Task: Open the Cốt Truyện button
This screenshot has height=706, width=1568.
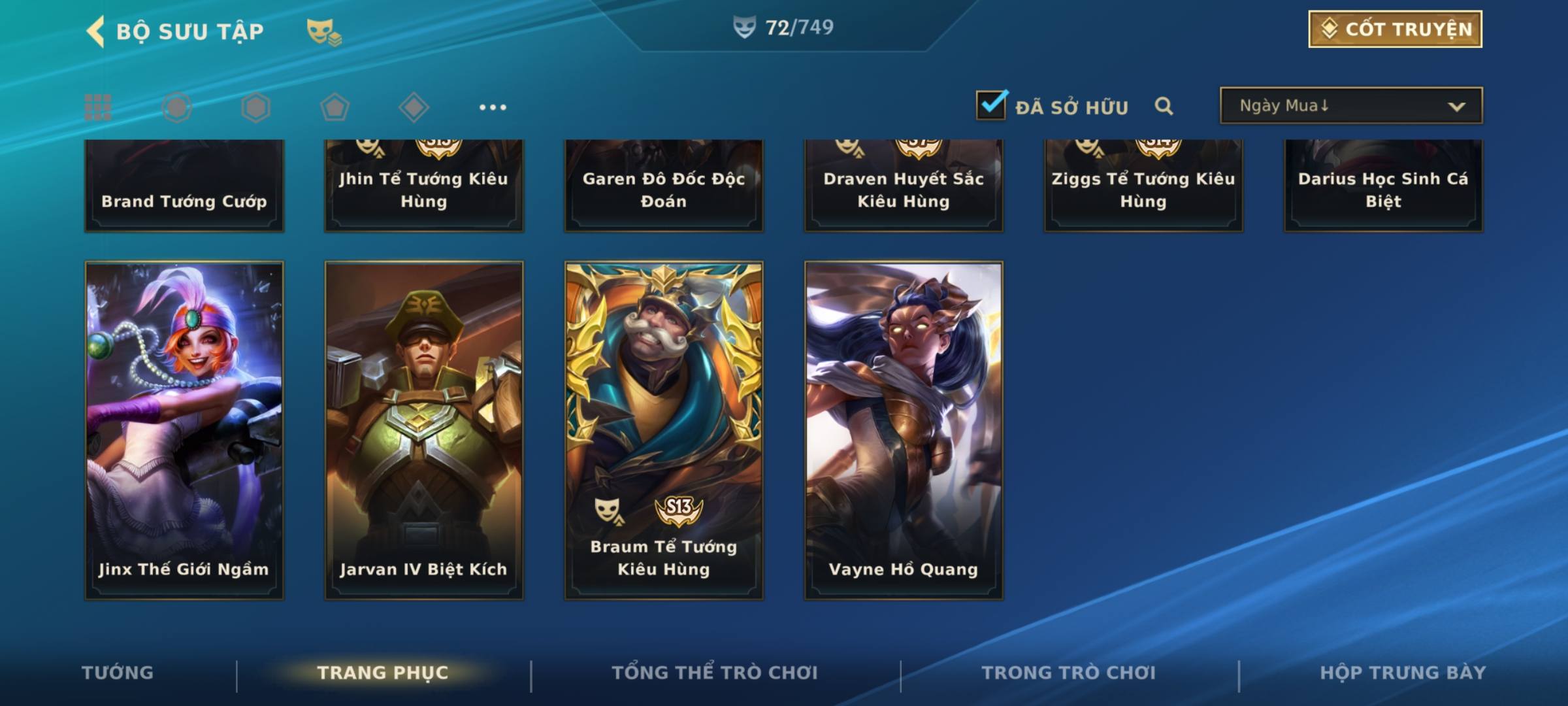Action: coord(1395,29)
